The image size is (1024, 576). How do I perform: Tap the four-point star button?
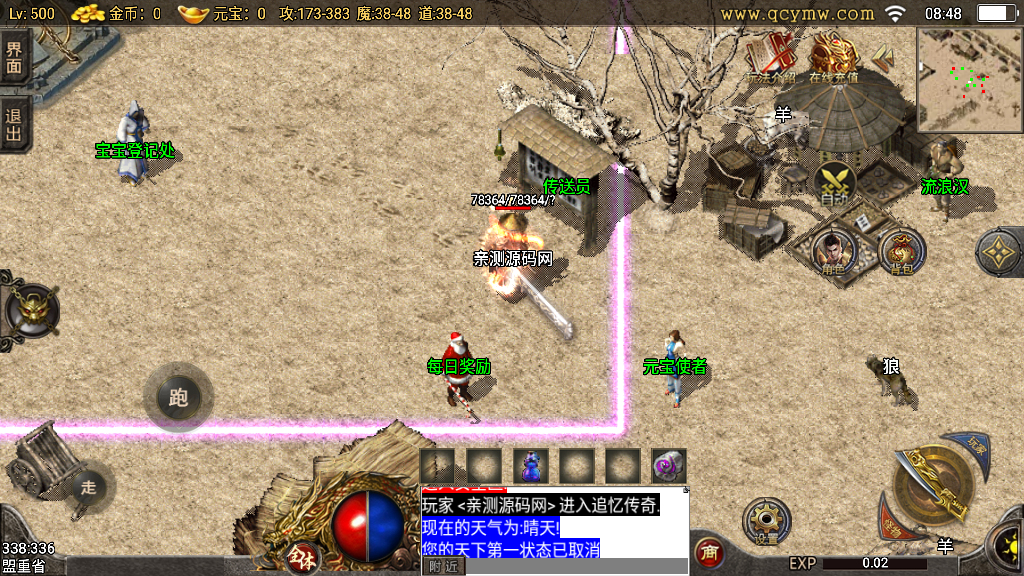click(x=999, y=253)
